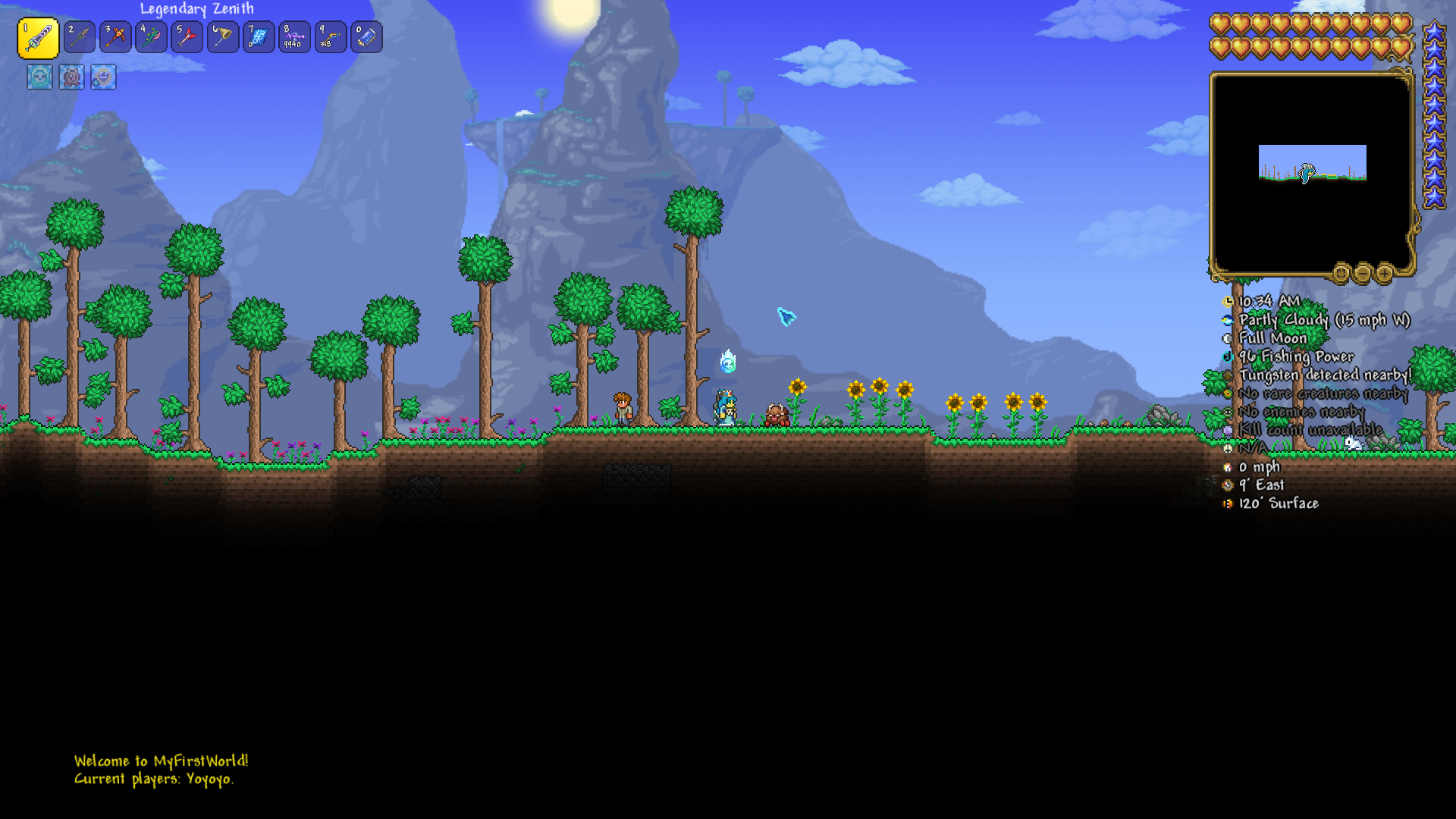
Task: Select the fishing pole in hotbar slot 6
Action: pyautogui.click(x=222, y=36)
